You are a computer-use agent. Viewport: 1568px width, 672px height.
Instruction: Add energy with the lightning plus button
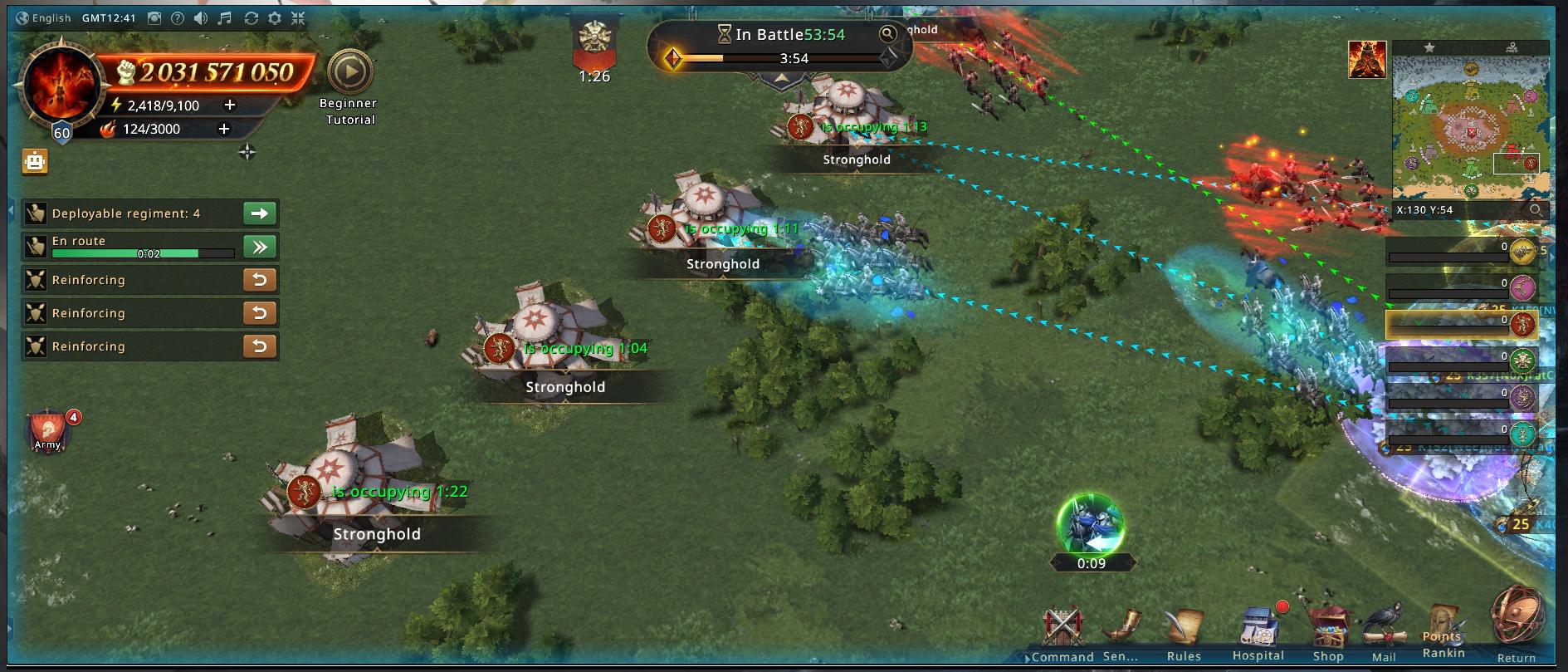point(230,105)
